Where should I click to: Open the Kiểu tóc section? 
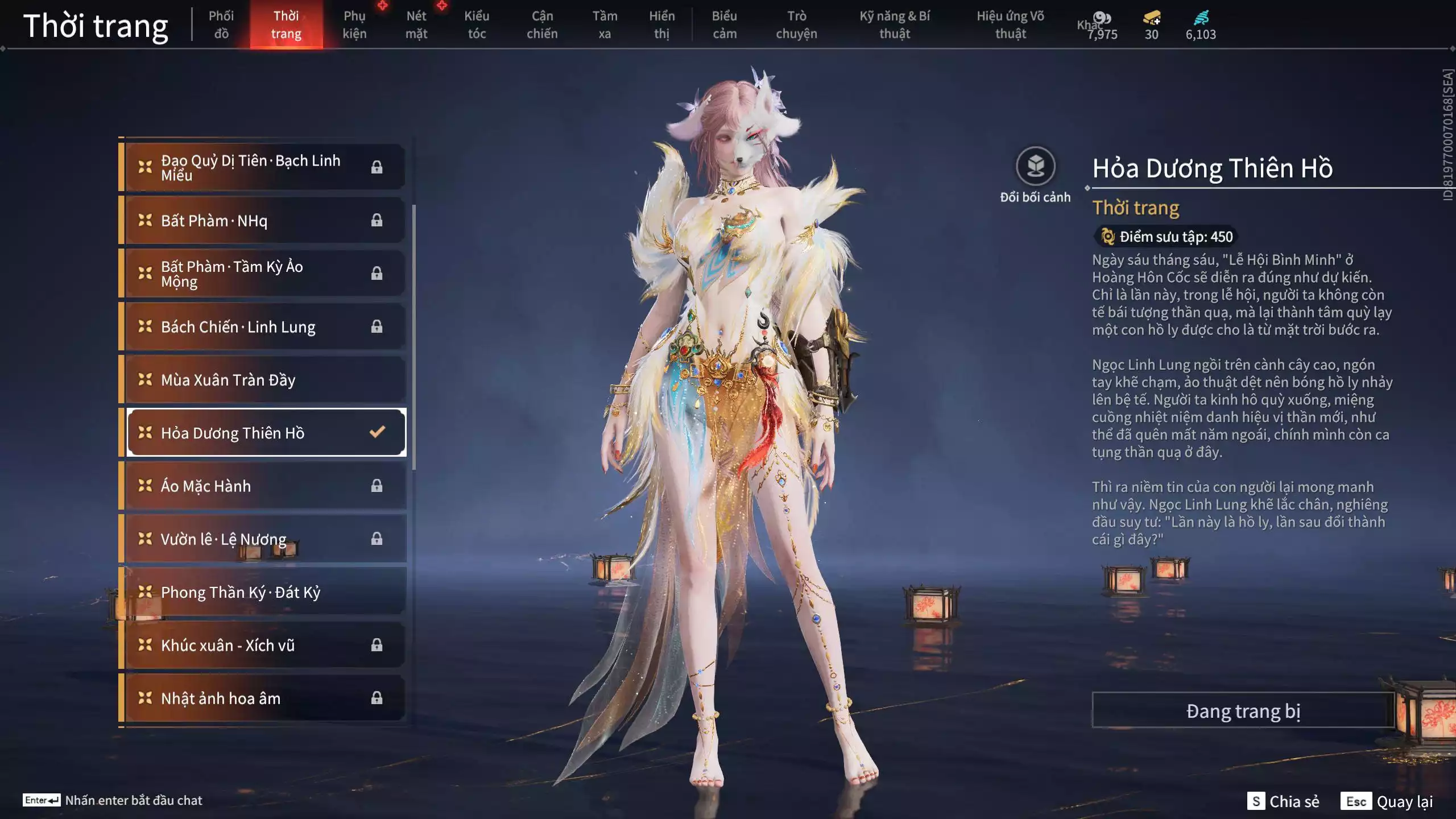(477, 24)
